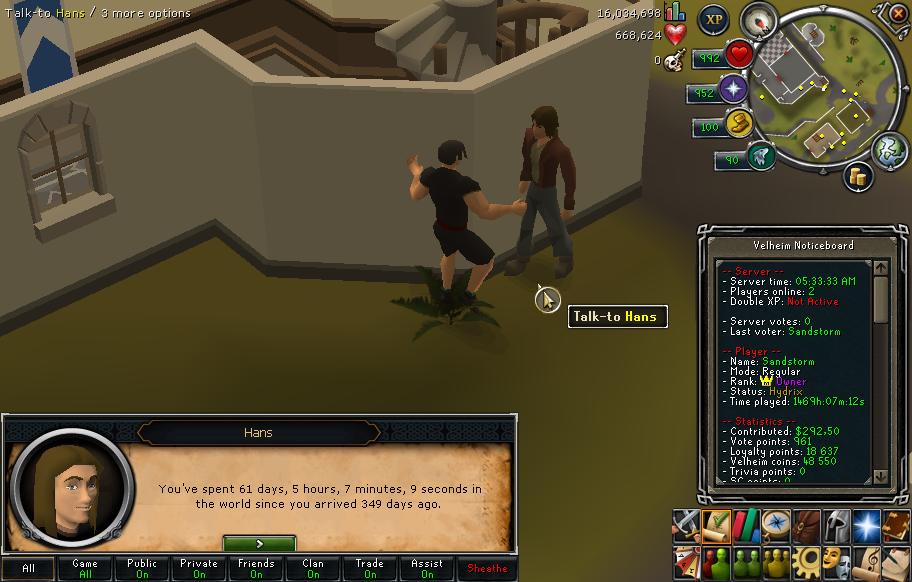The image size is (912, 582).
Task: Open the combat styles crossed swords tab
Action: coord(685,522)
